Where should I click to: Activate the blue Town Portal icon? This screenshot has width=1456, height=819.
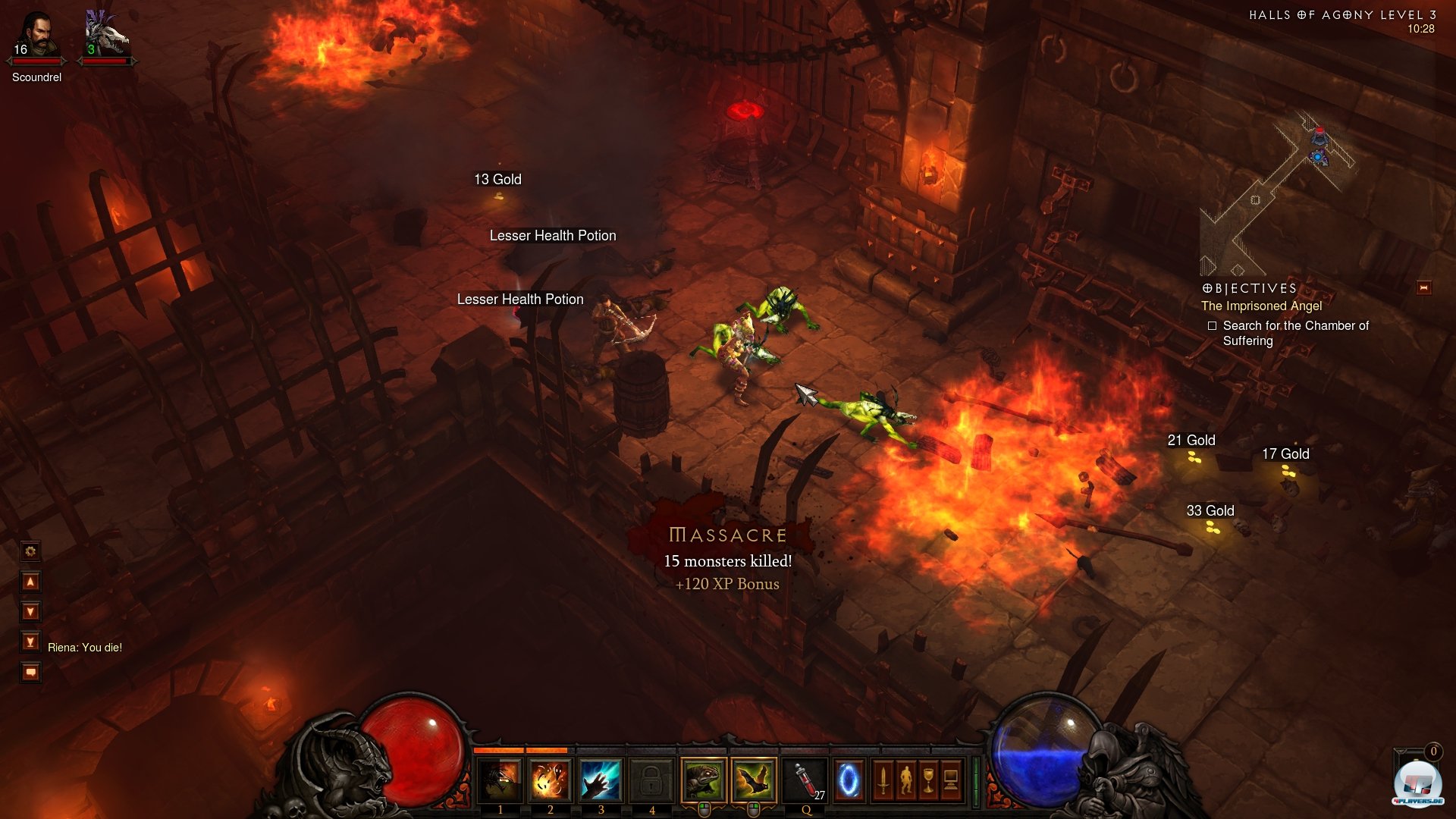849,780
